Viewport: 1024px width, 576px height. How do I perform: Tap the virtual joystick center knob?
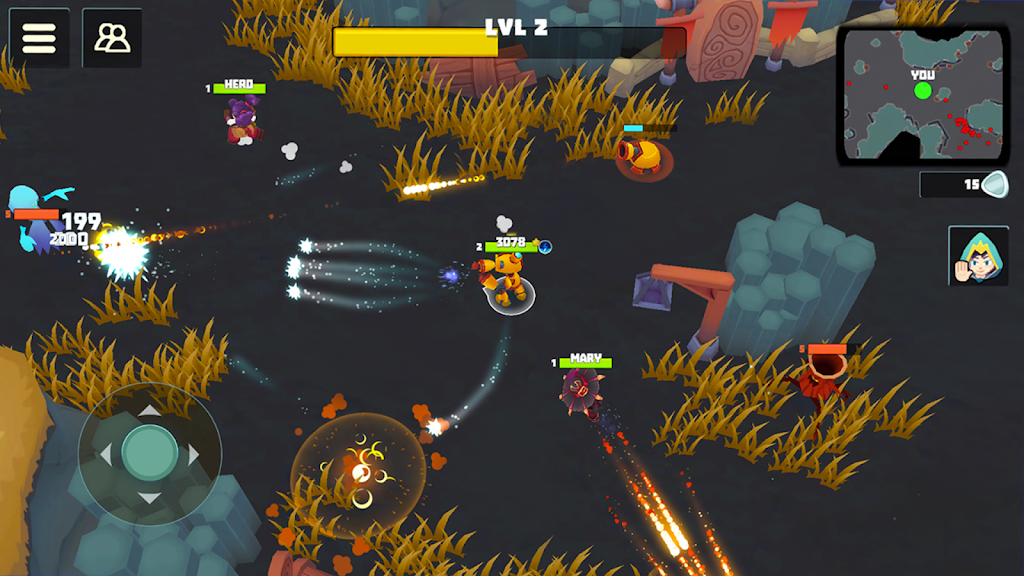tap(150, 454)
